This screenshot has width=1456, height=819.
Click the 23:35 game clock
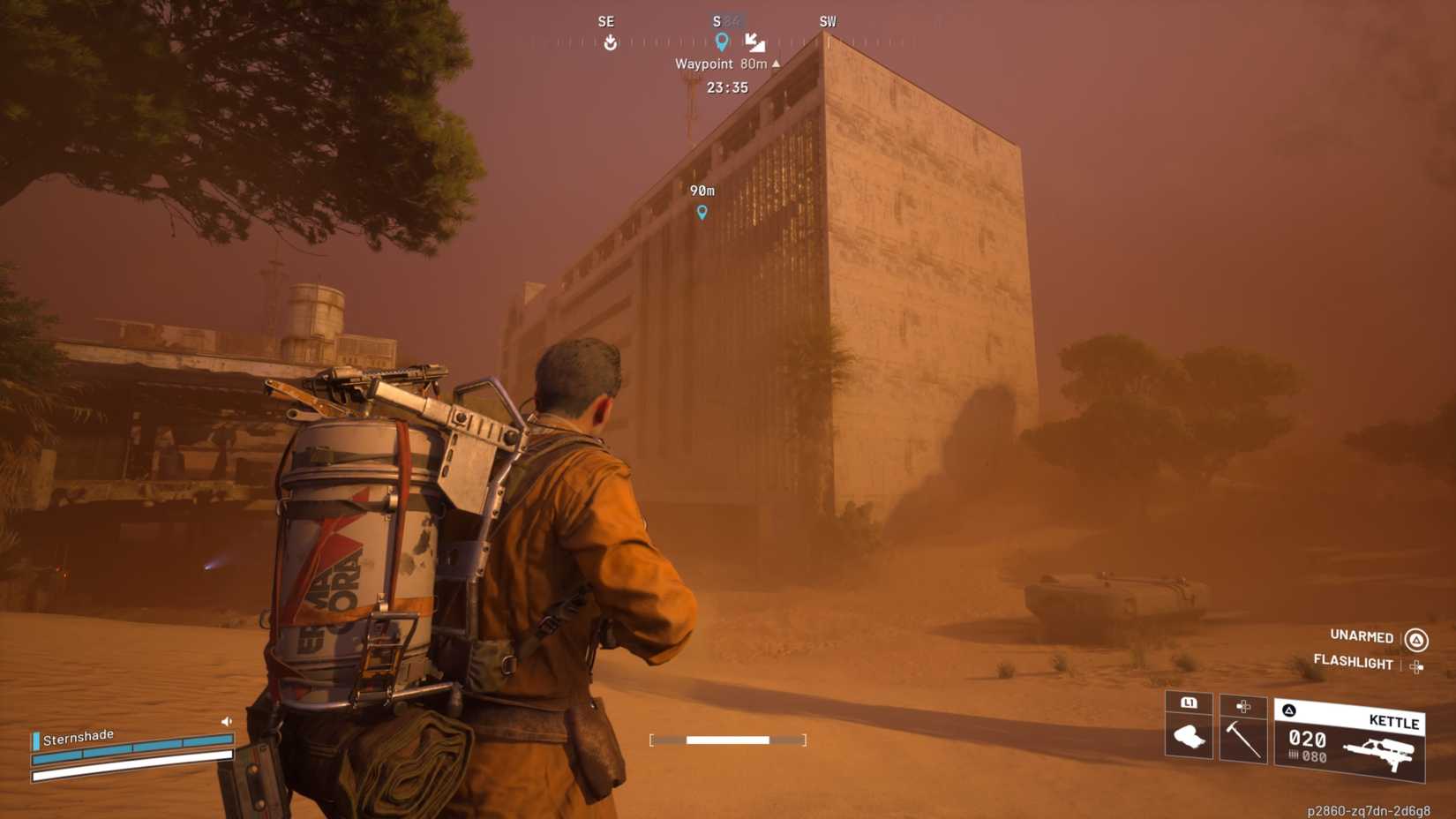tap(727, 87)
